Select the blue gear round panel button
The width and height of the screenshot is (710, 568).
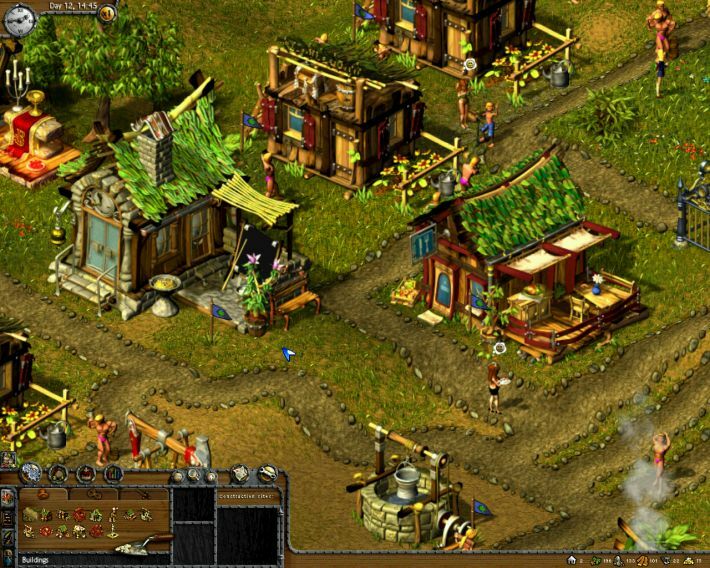click(x=32, y=474)
